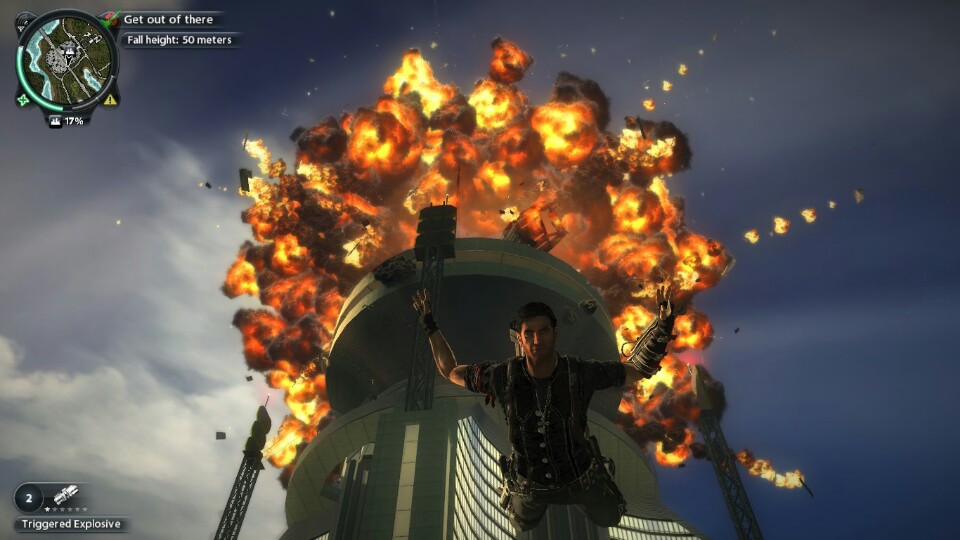Click the yellow warning triangle icon
The height and width of the screenshot is (540, 960).
point(110,99)
